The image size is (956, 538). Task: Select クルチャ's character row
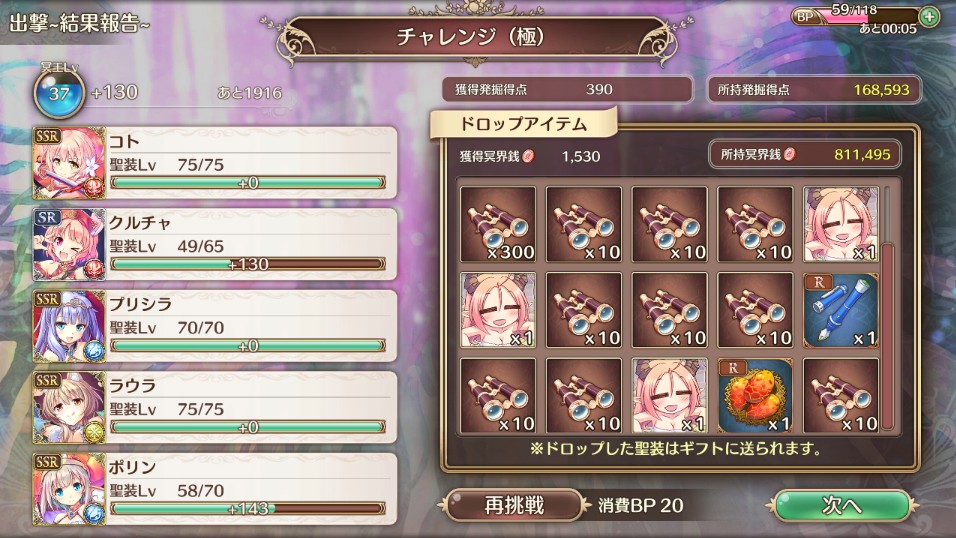point(214,243)
